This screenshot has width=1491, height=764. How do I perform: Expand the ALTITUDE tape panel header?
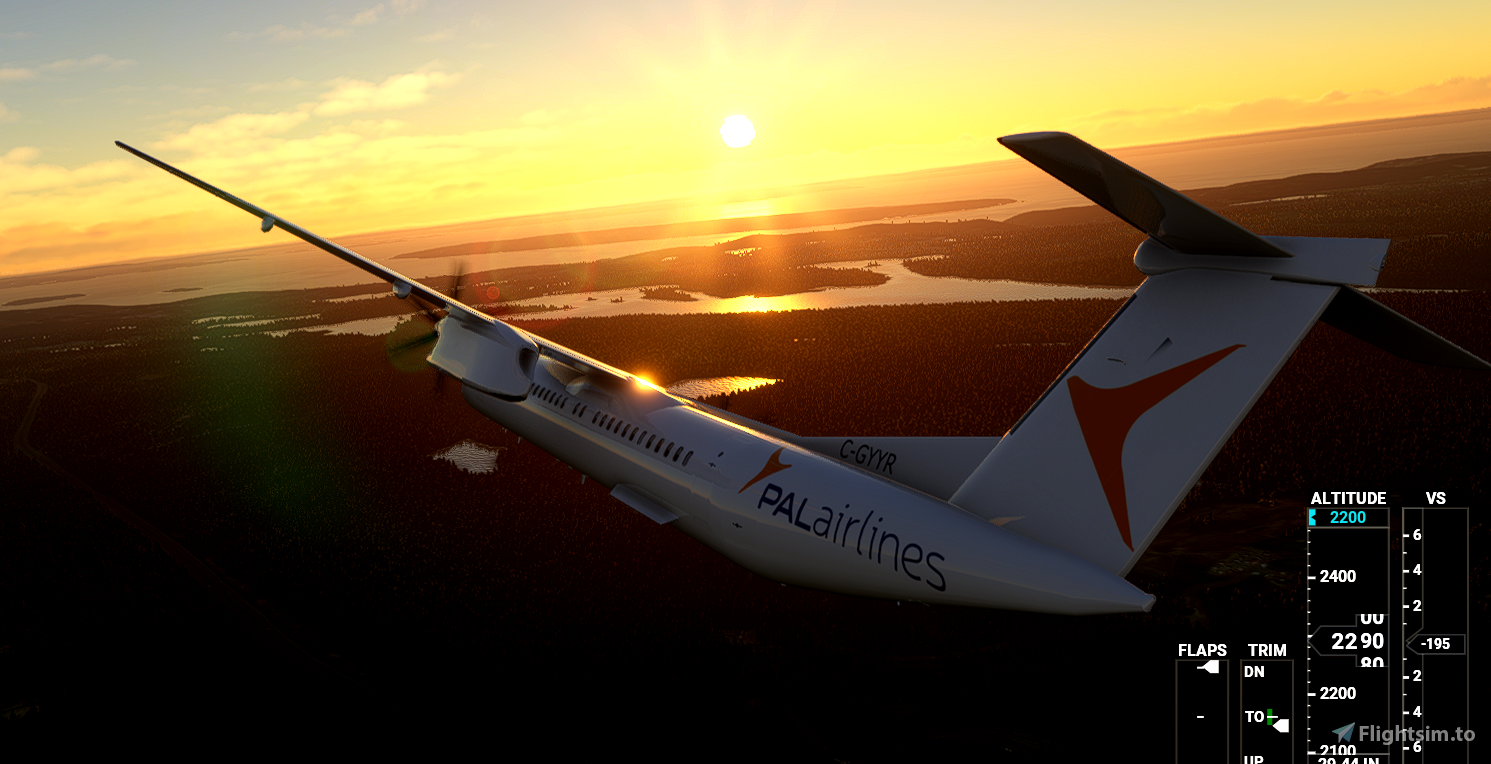(x=1348, y=497)
